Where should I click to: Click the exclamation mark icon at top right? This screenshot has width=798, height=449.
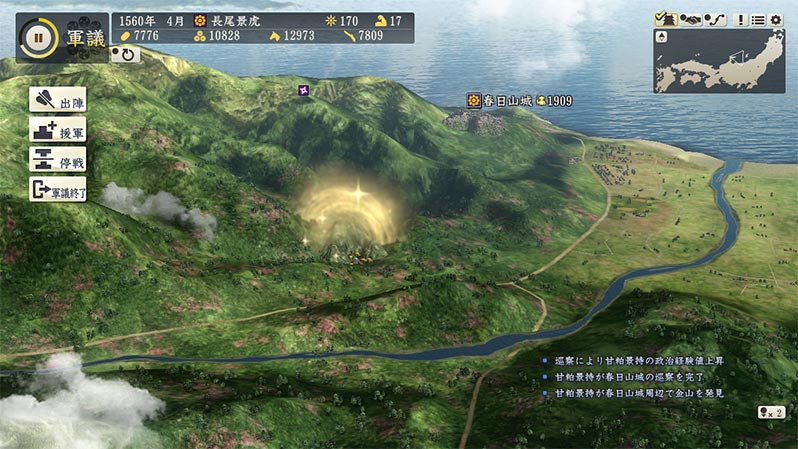point(739,19)
